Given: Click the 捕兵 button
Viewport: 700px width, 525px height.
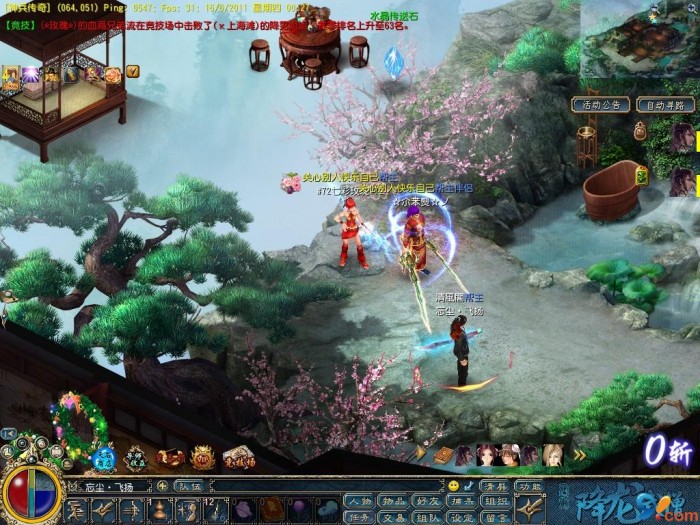Looking at the screenshot, I should point(461,500).
